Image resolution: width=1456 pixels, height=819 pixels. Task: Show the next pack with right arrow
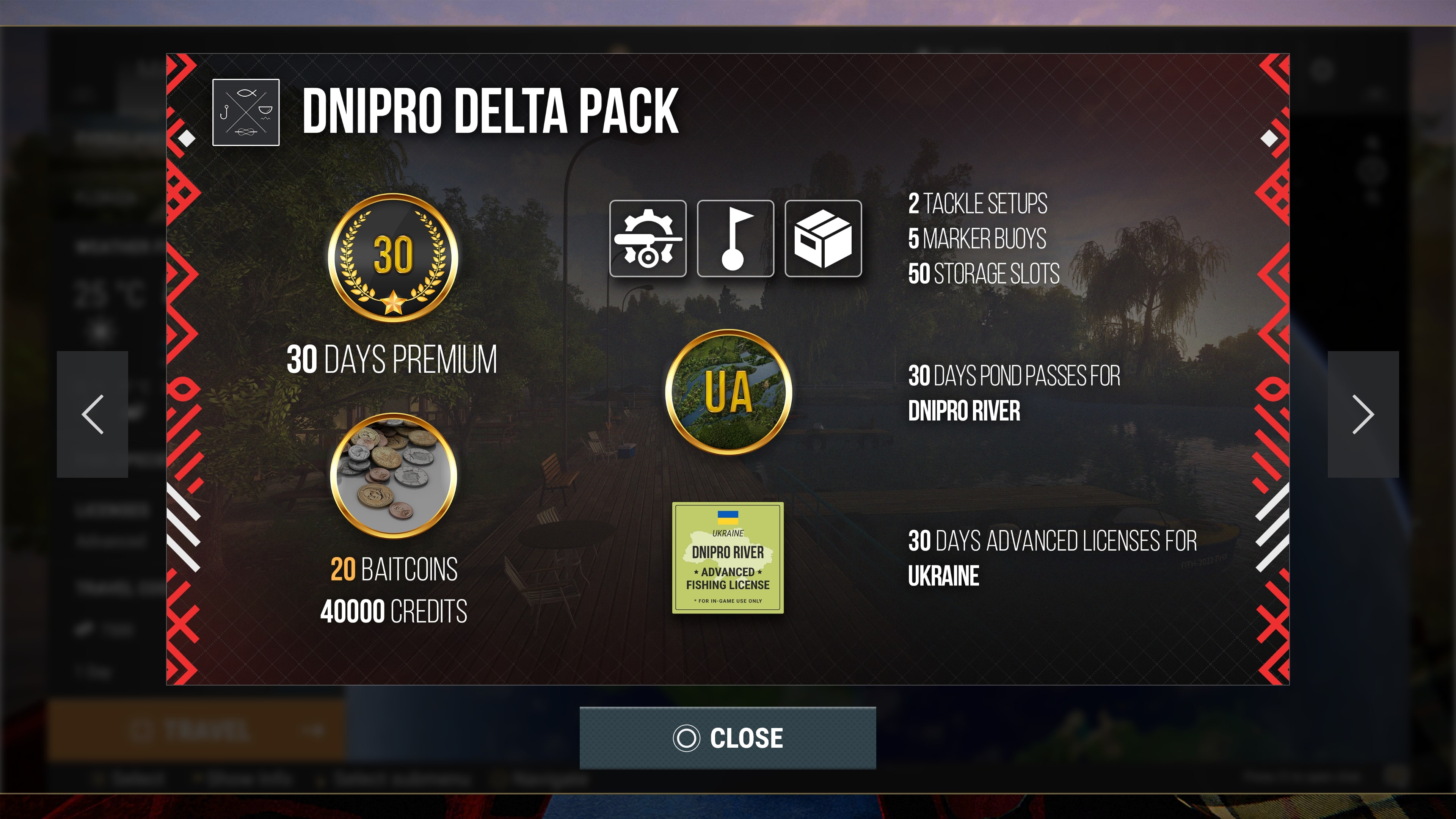click(1363, 414)
